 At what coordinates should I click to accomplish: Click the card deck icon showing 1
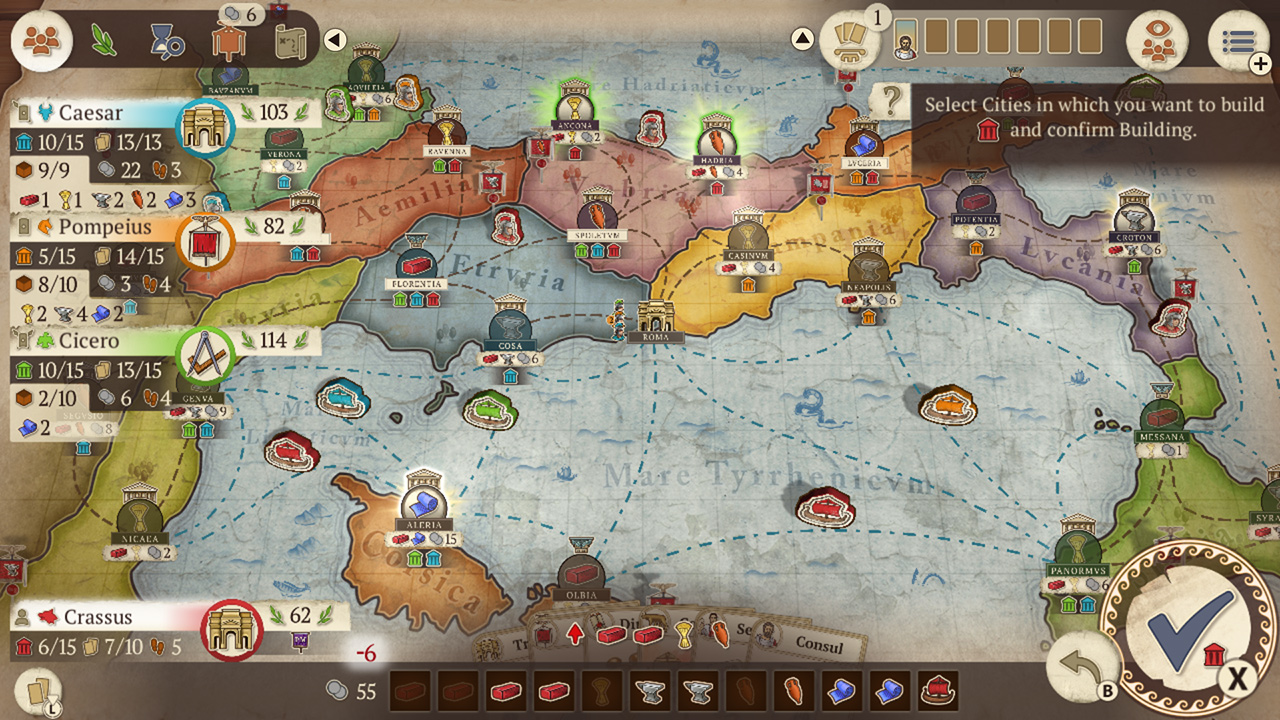click(850, 40)
